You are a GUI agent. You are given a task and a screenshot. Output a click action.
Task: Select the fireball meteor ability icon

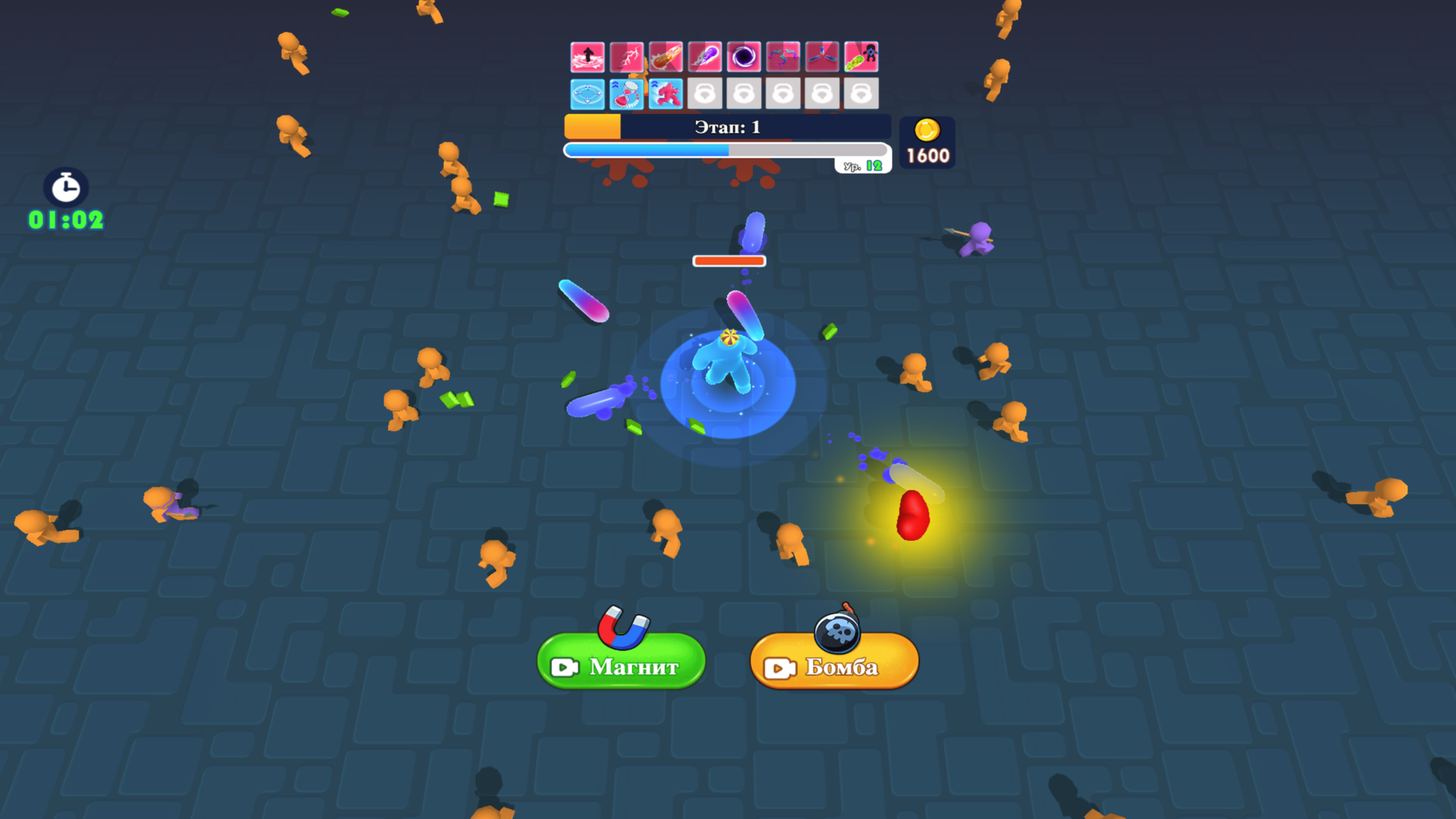coord(667,57)
